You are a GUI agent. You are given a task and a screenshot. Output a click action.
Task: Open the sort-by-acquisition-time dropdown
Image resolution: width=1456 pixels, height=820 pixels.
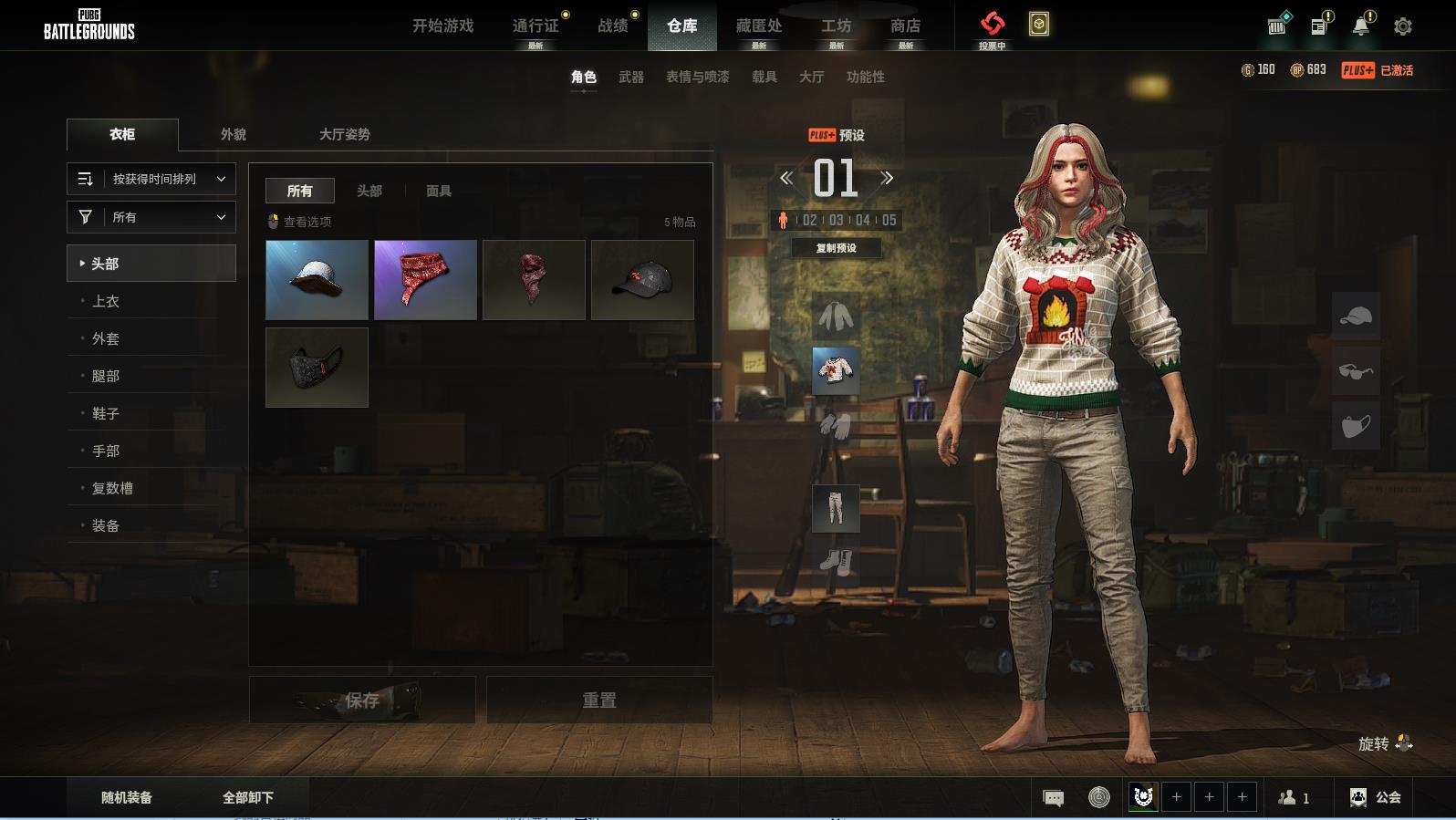coord(151,179)
